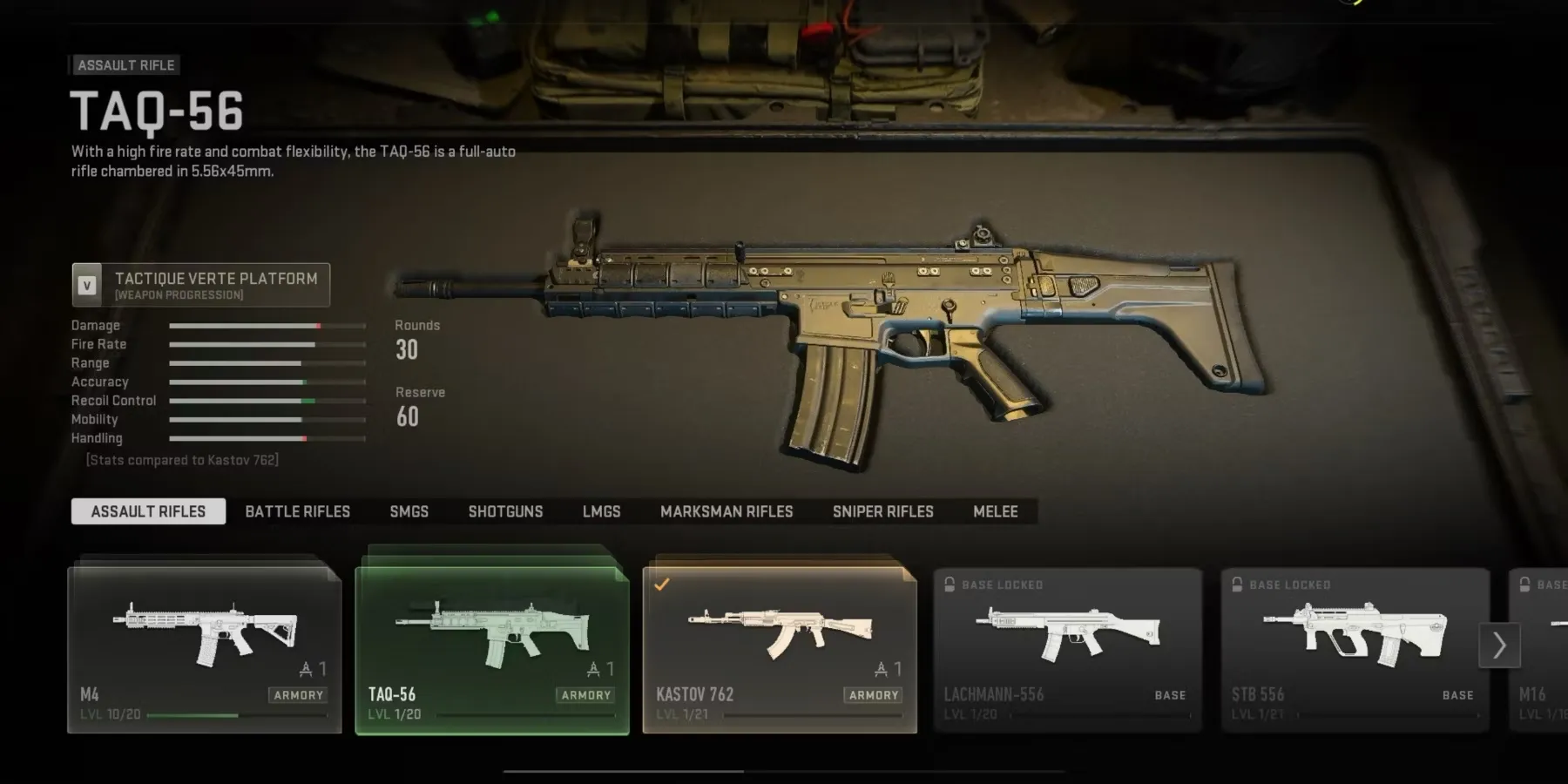Select the Shotguns tab

click(505, 511)
